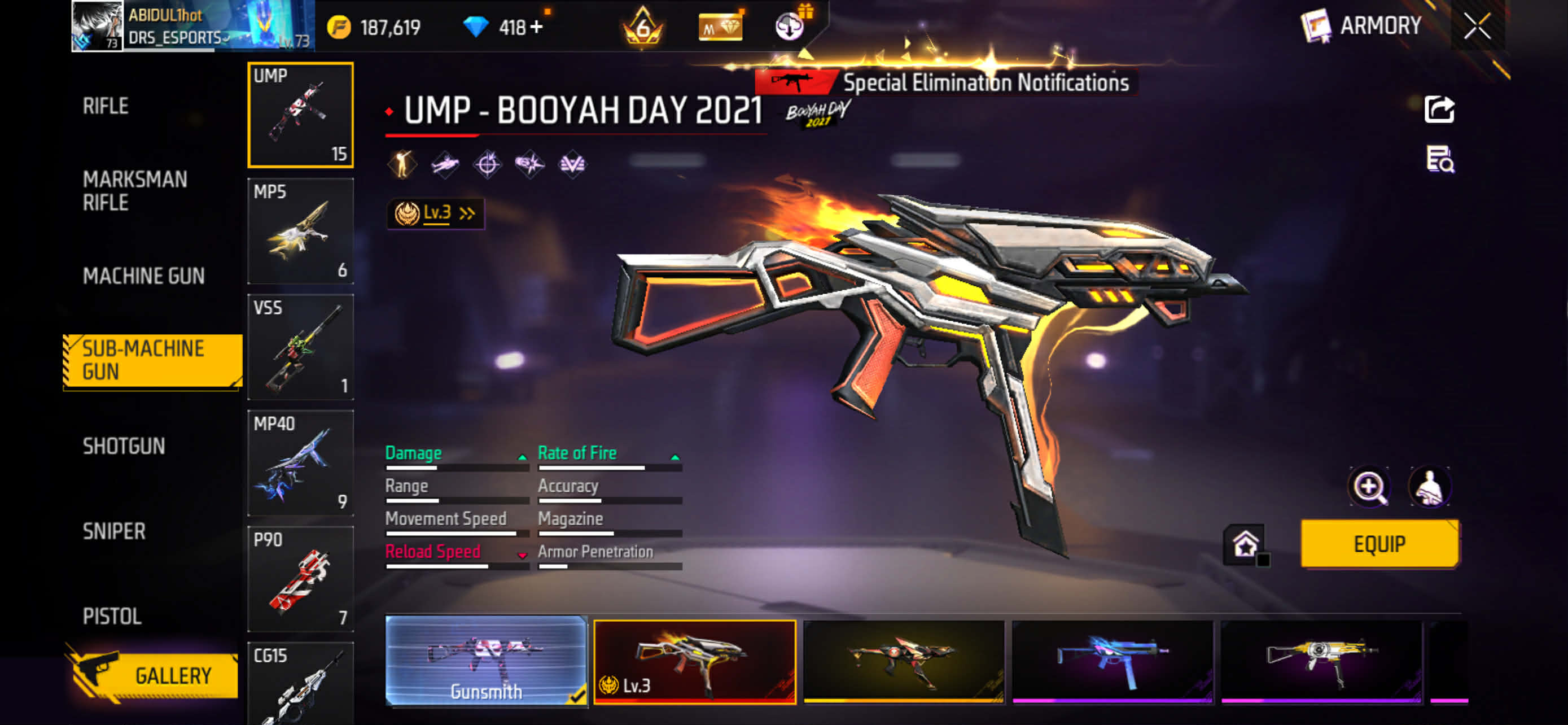The width and height of the screenshot is (1568, 725).
Task: Open the Lv.3 skin upgrade badge
Action: (435, 213)
